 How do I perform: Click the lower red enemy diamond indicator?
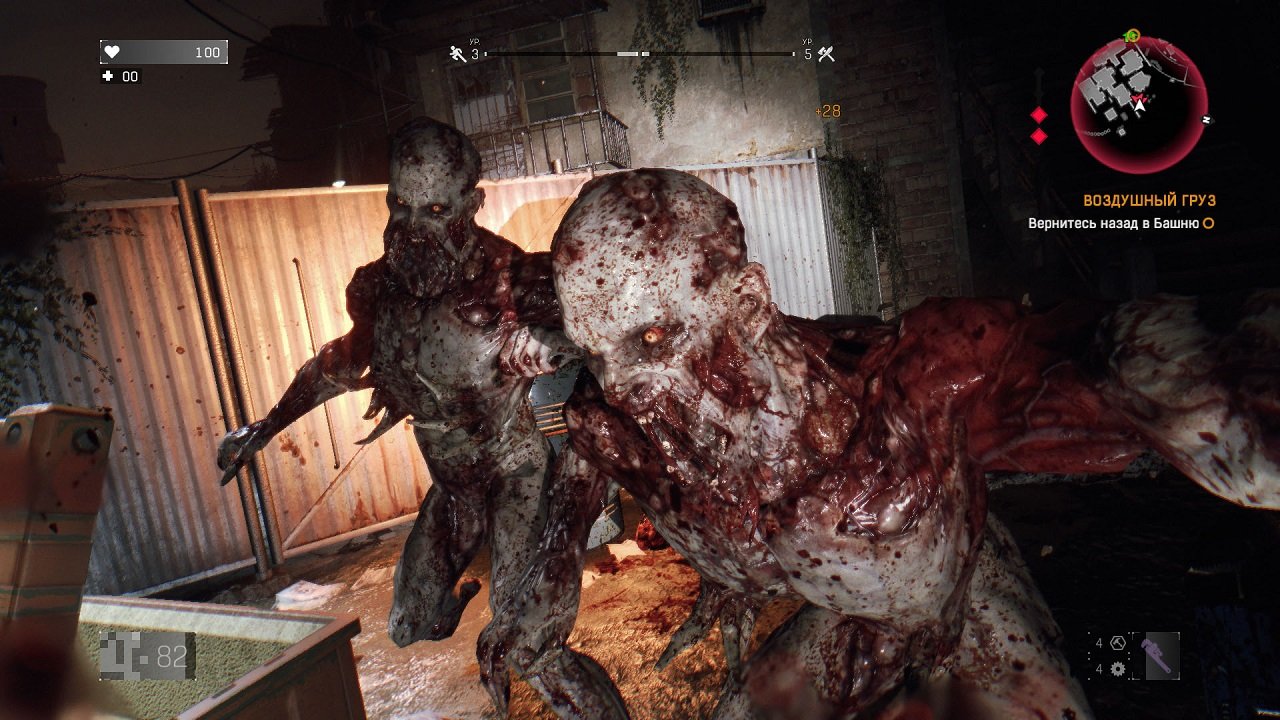(x=1039, y=136)
